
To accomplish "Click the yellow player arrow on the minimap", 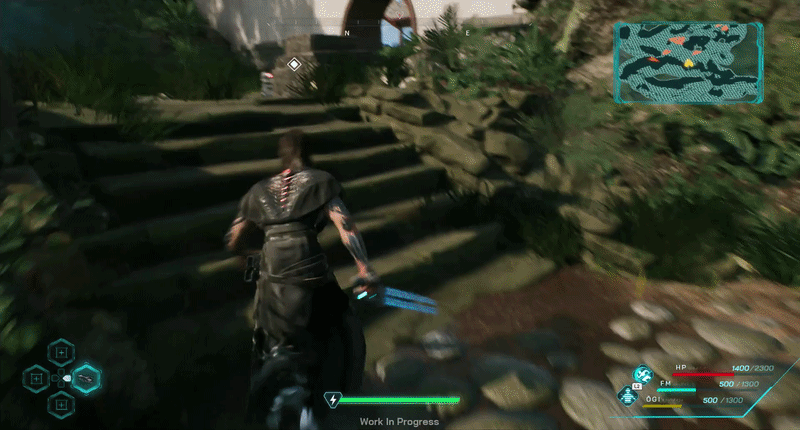I will (689, 62).
